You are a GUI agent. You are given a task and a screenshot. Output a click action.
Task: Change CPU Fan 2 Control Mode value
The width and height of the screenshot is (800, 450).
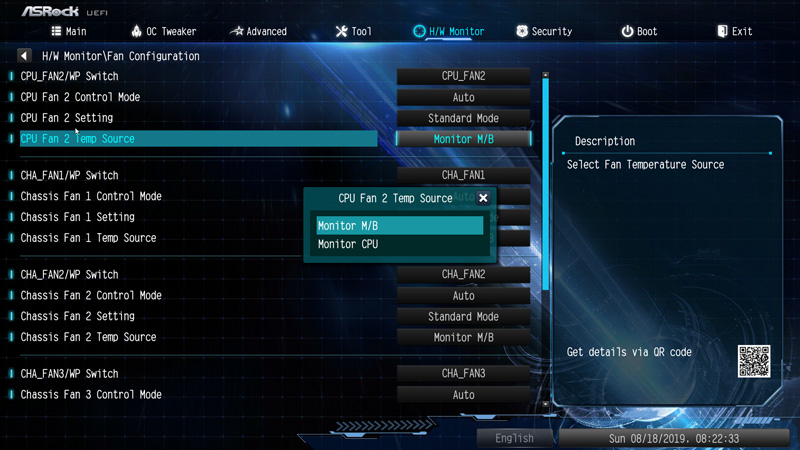(463, 97)
